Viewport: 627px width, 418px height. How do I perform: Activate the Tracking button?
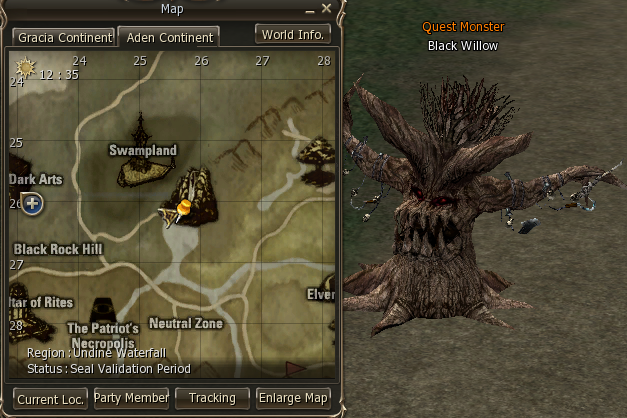212,398
